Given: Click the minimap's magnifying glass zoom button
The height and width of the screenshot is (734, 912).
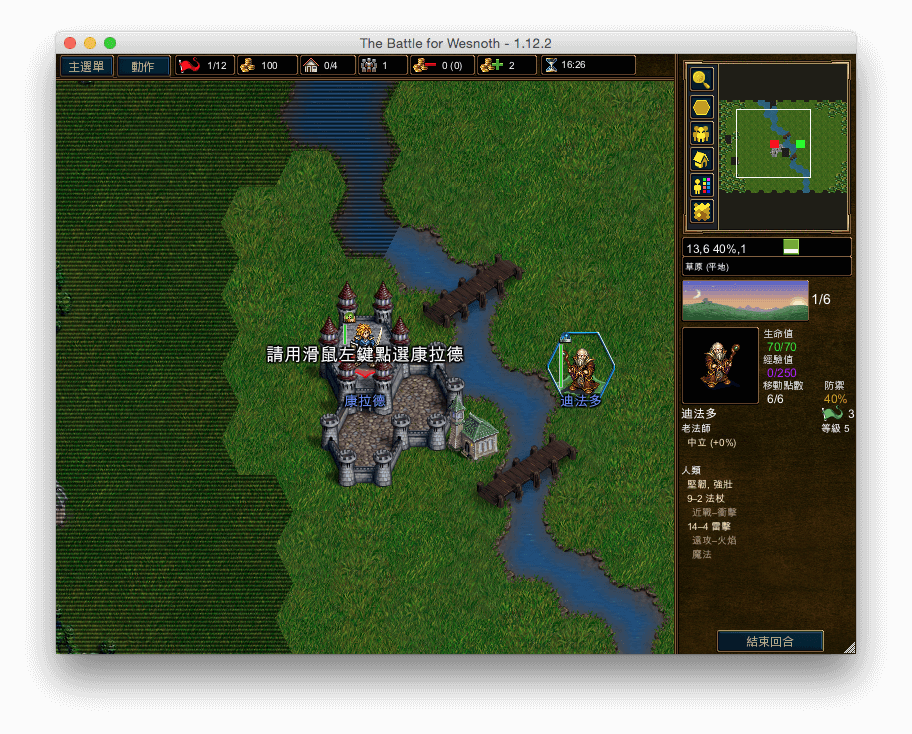Looking at the screenshot, I should coord(702,80).
